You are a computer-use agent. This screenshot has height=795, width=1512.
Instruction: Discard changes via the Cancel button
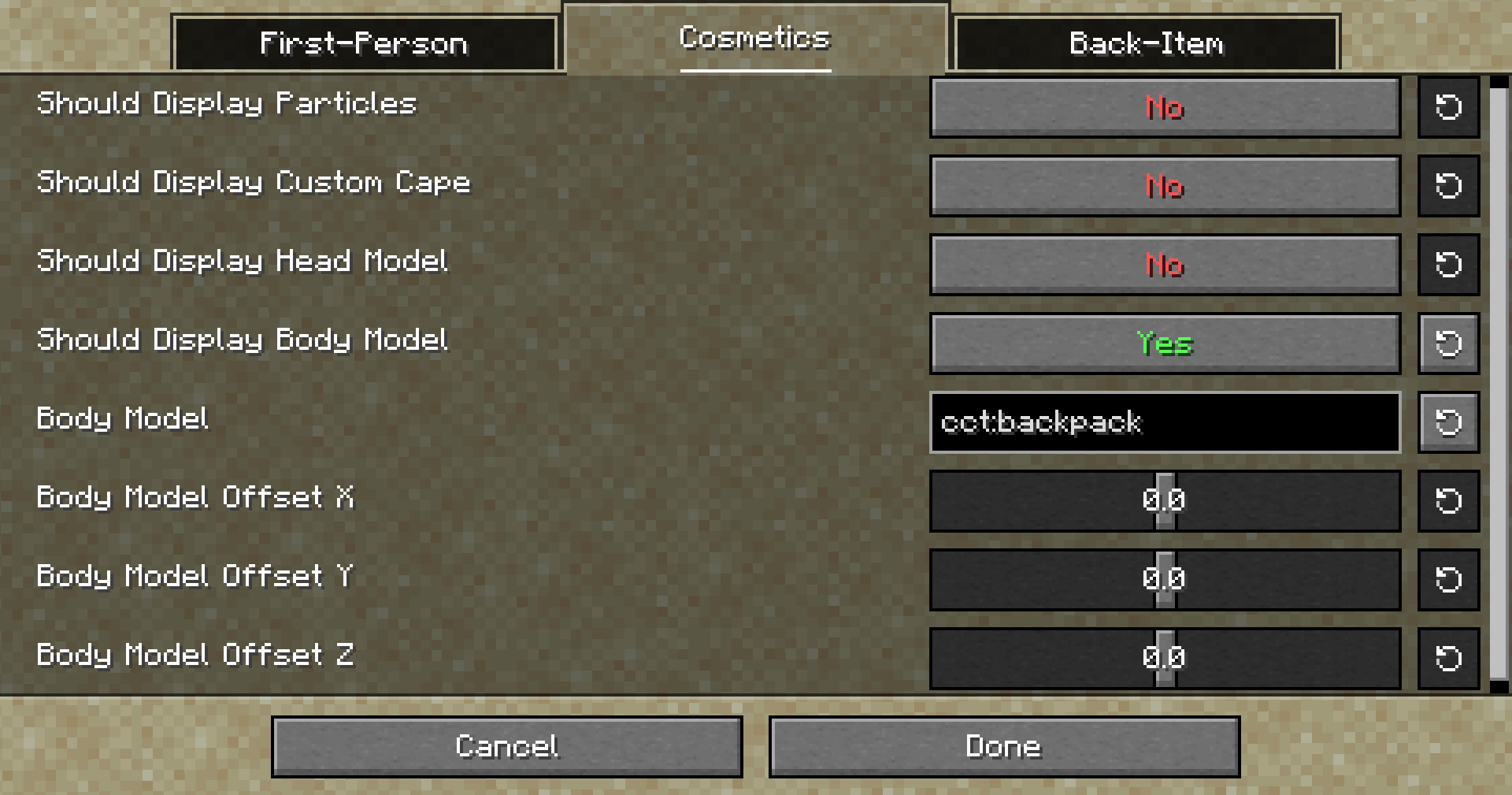click(507, 746)
